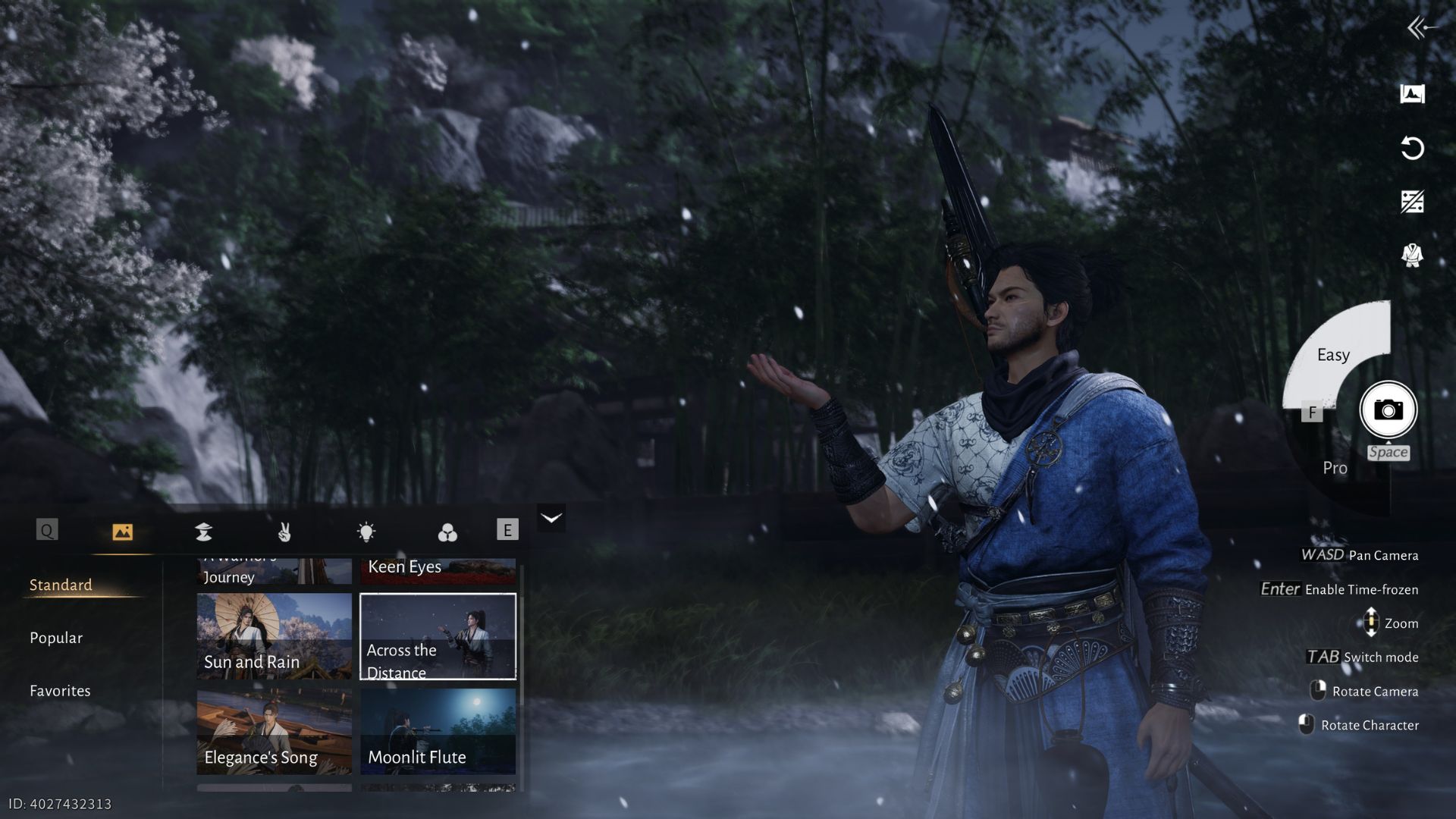Select the Standard preset category

[x=61, y=585]
